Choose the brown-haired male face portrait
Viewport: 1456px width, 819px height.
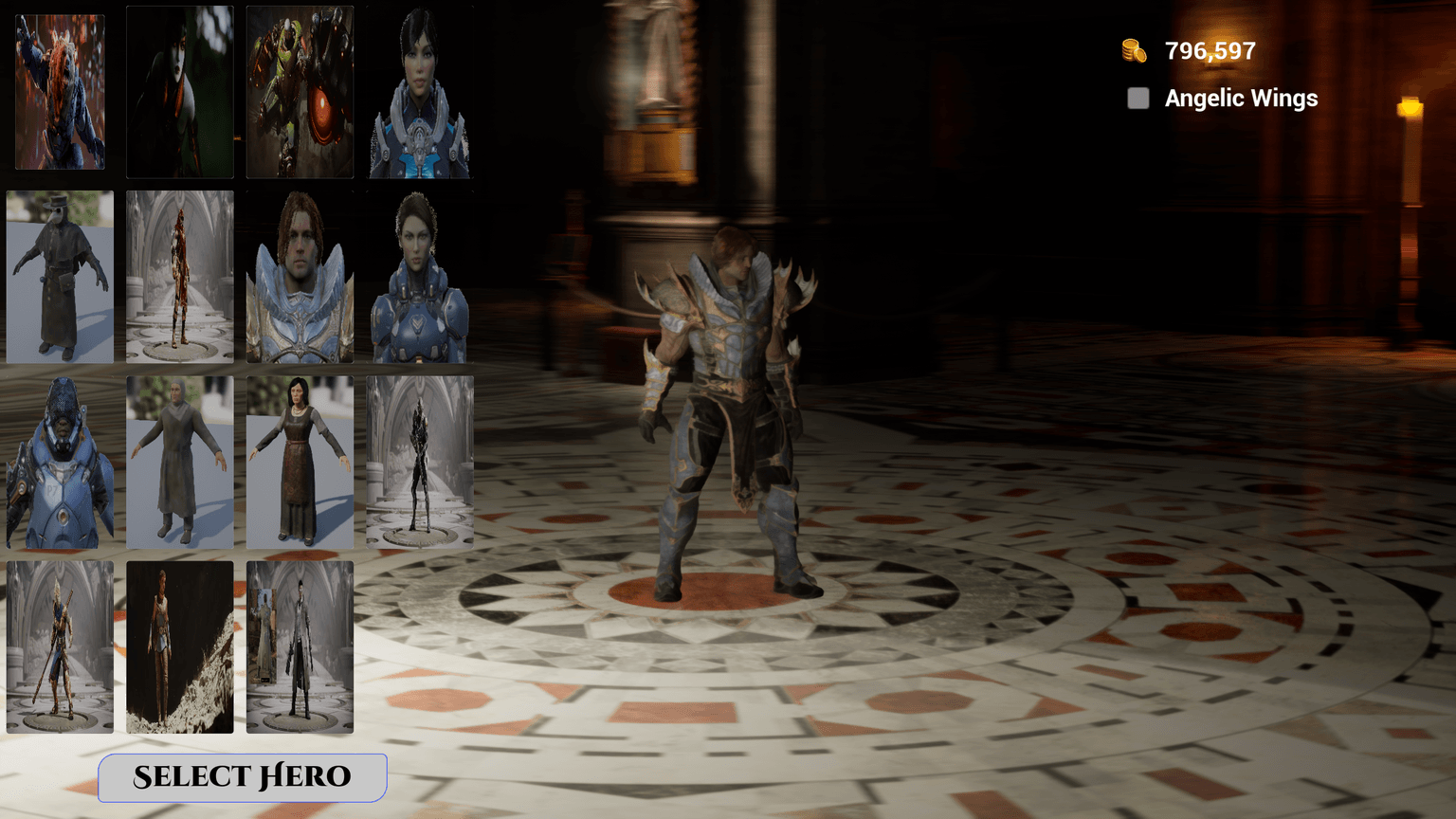[299, 275]
